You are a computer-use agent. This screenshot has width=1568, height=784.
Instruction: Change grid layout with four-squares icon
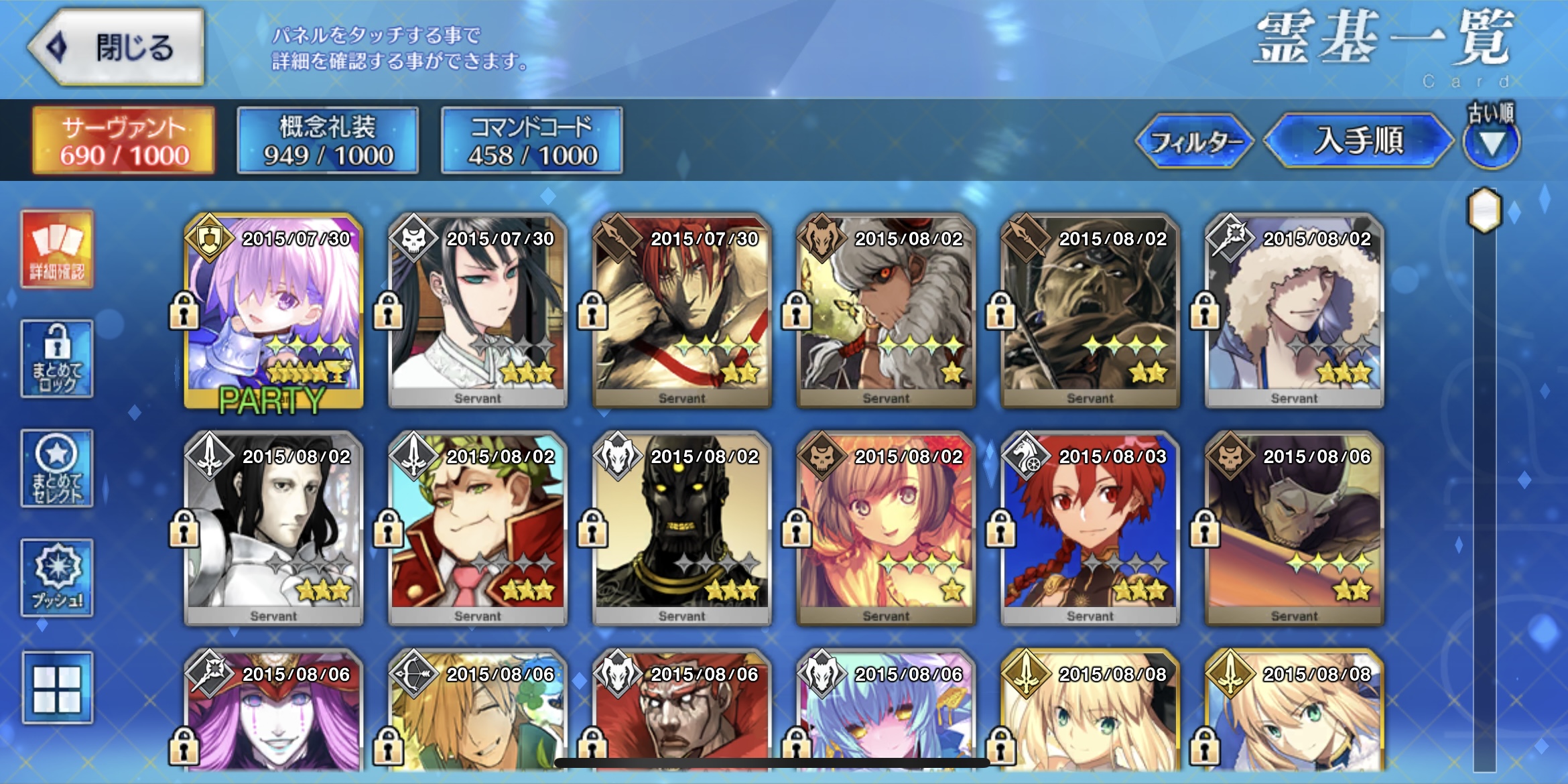pos(57,688)
